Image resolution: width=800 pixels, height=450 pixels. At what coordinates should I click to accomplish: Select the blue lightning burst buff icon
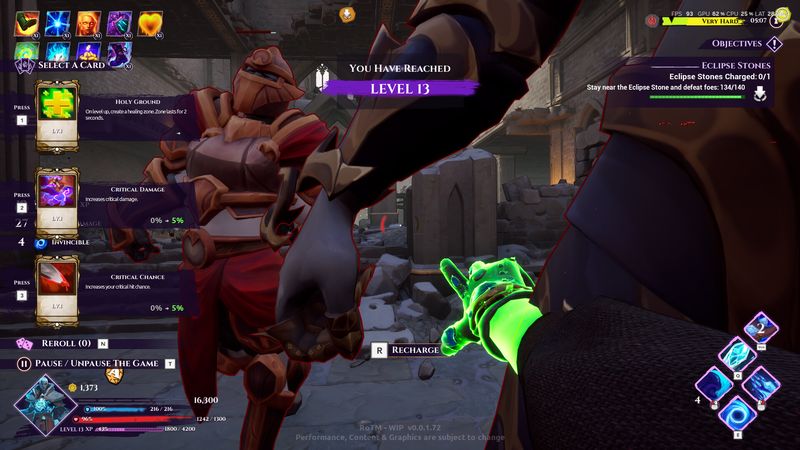(58, 21)
